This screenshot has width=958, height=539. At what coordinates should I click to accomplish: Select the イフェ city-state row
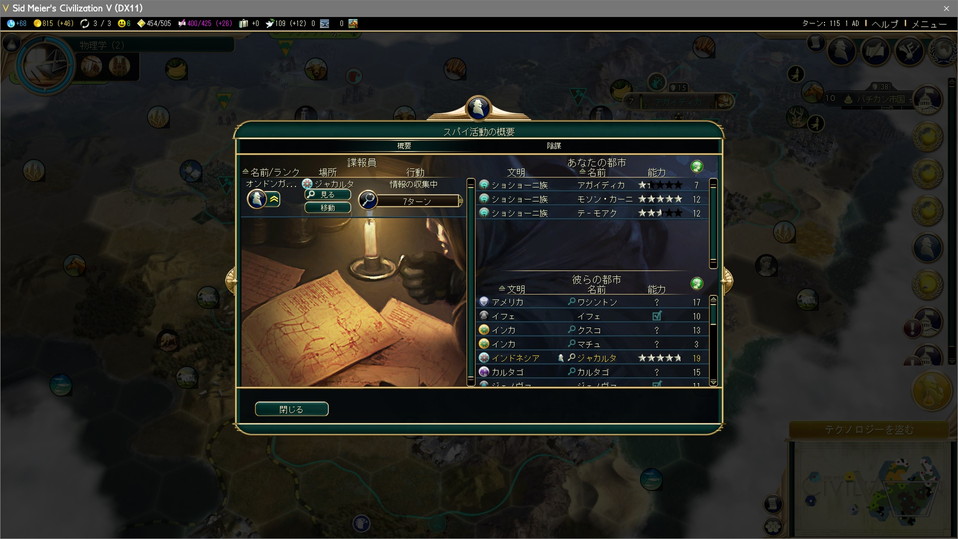pos(594,316)
